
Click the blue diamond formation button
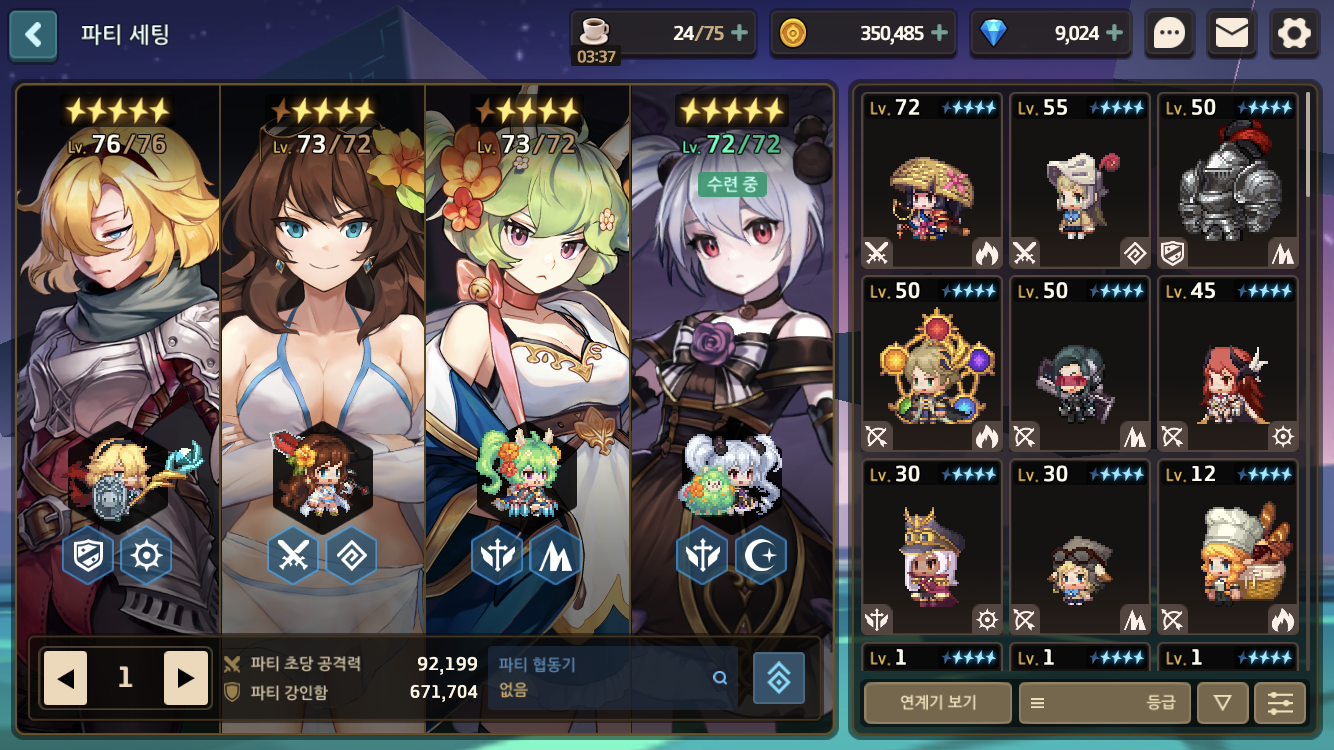pyautogui.click(x=779, y=678)
